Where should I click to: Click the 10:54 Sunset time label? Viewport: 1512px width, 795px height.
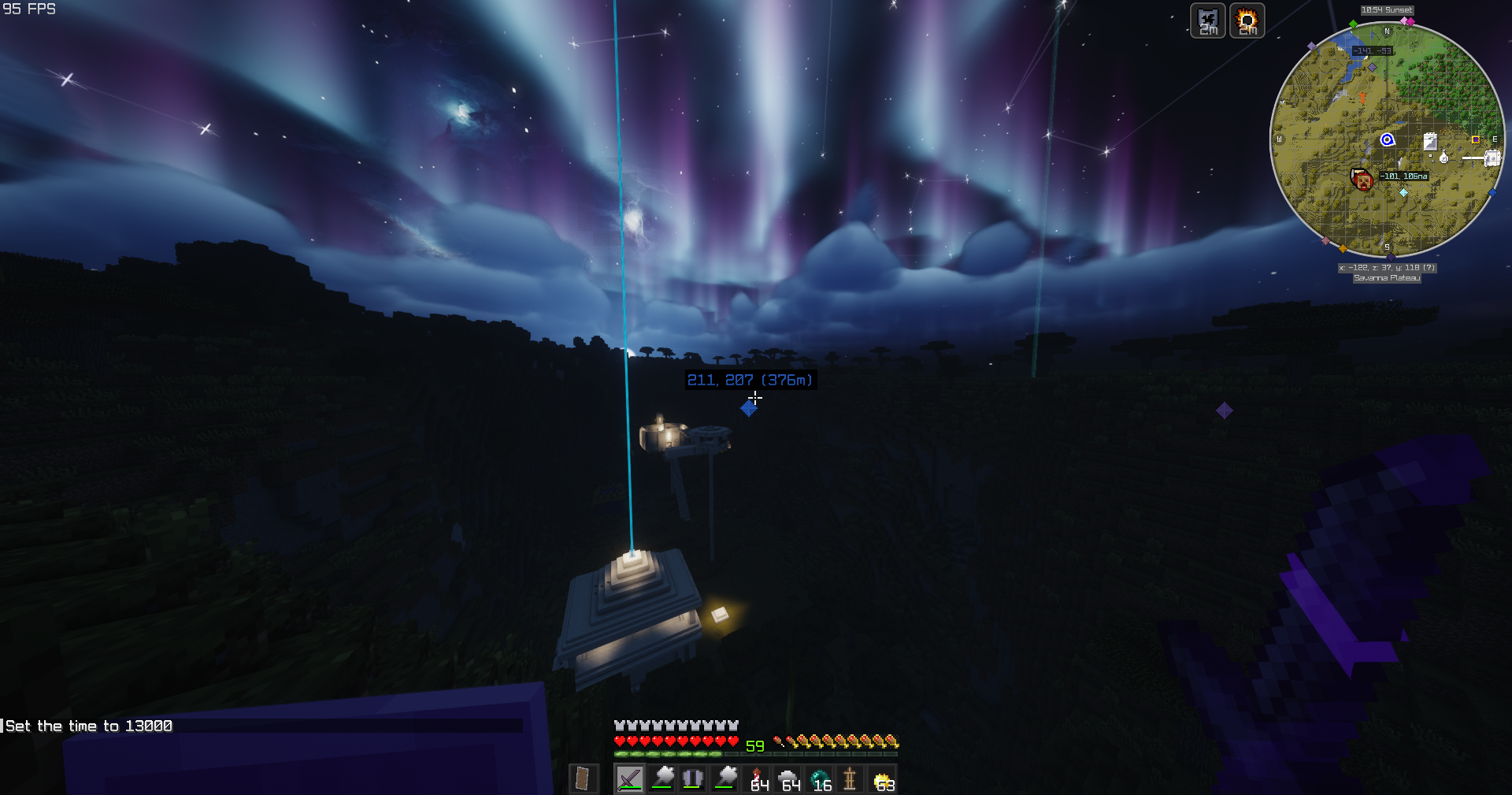1387,10
